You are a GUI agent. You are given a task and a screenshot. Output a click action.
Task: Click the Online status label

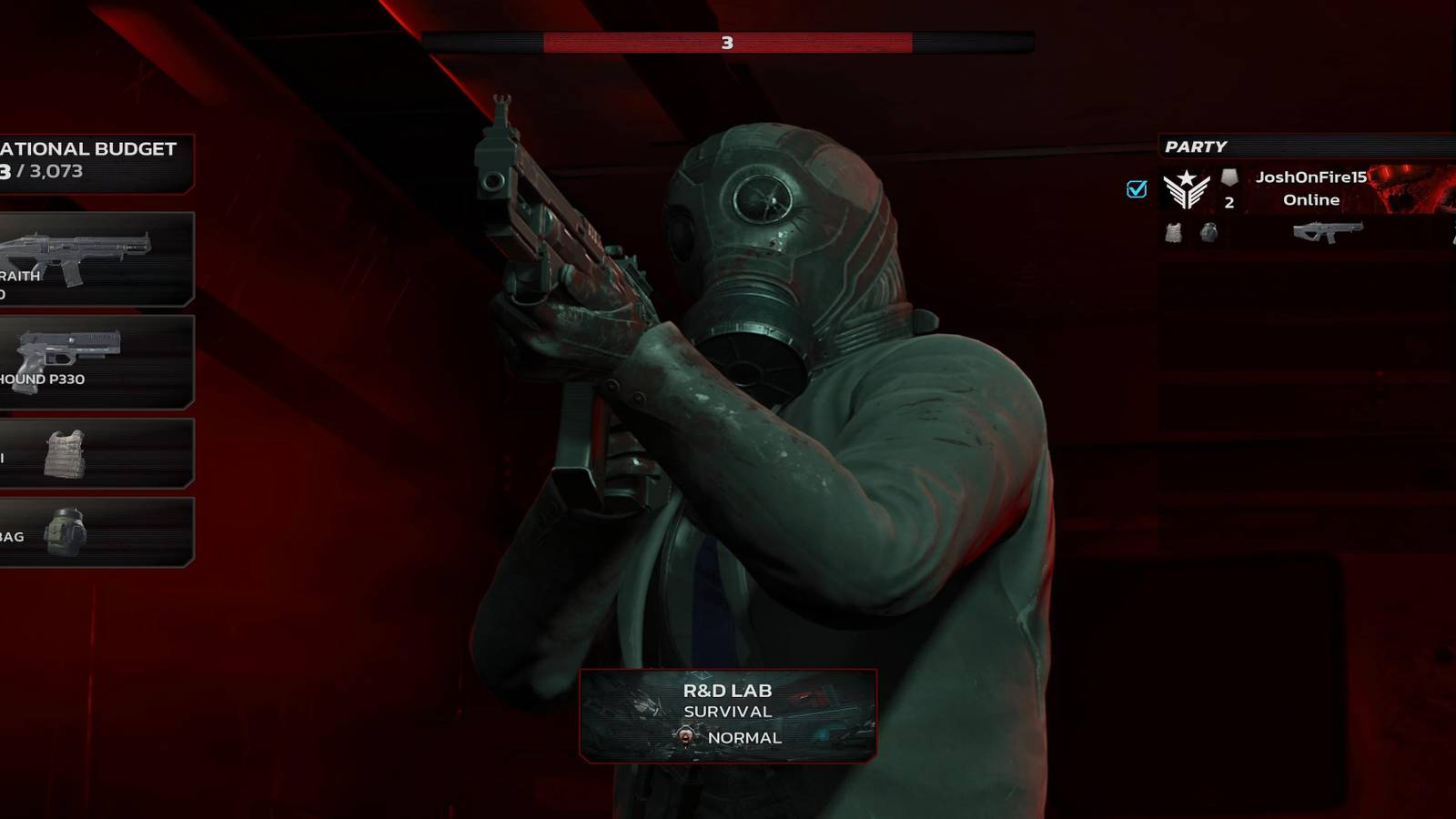[1310, 200]
